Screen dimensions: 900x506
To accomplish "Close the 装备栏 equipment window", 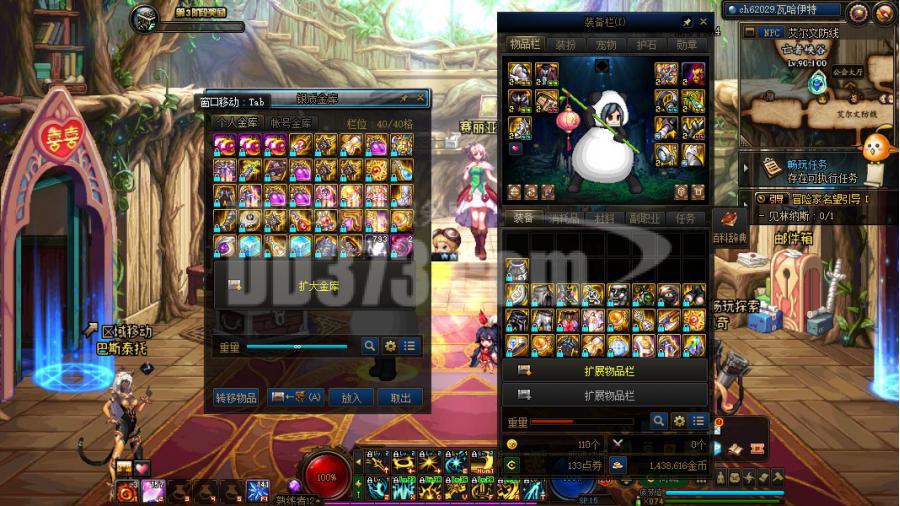I will [703, 22].
